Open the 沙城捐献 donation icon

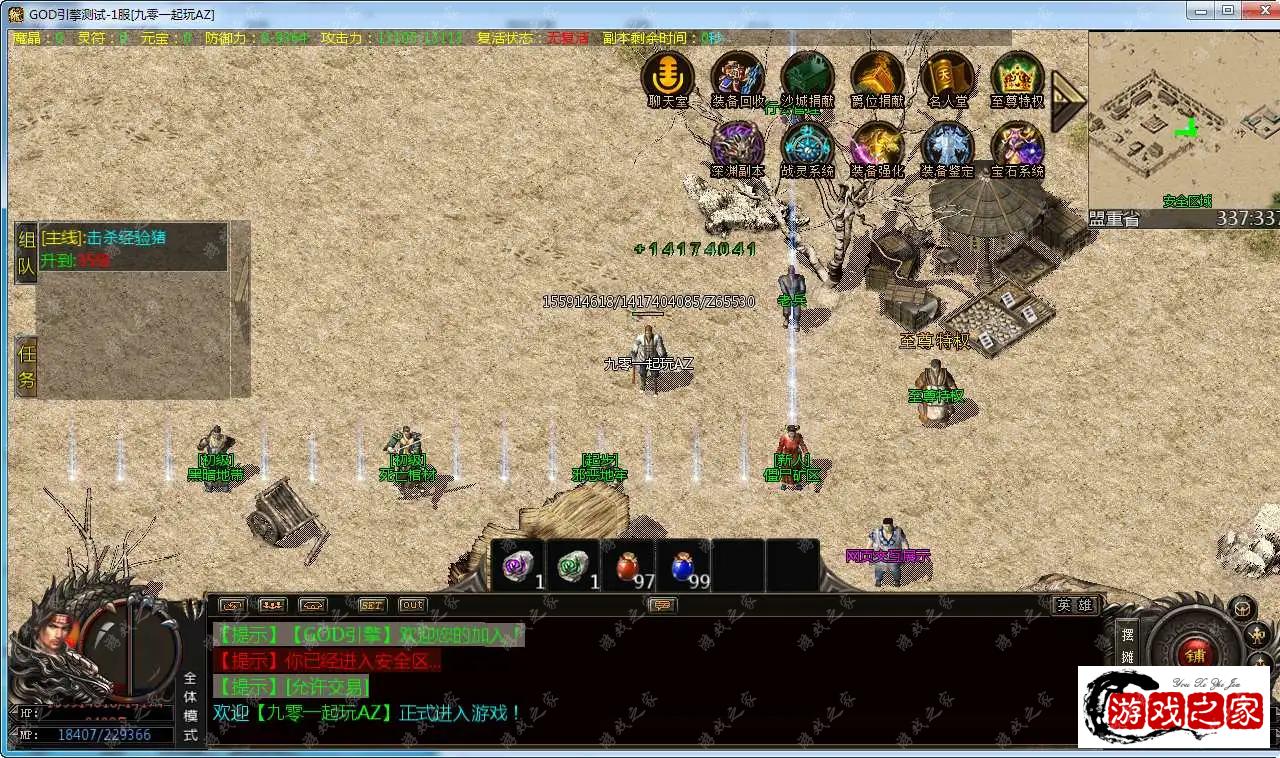[807, 76]
